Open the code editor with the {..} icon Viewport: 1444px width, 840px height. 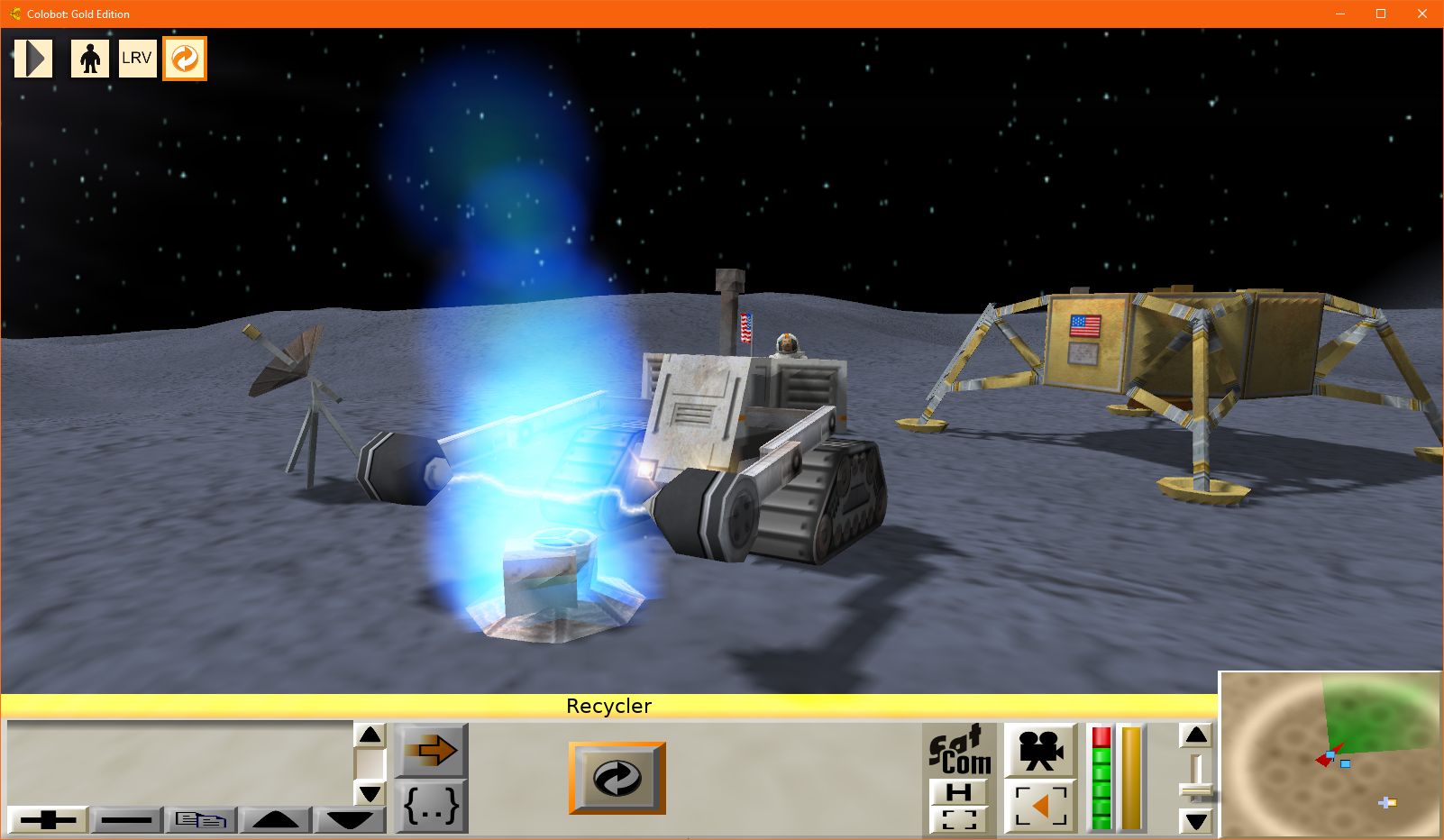(x=430, y=808)
